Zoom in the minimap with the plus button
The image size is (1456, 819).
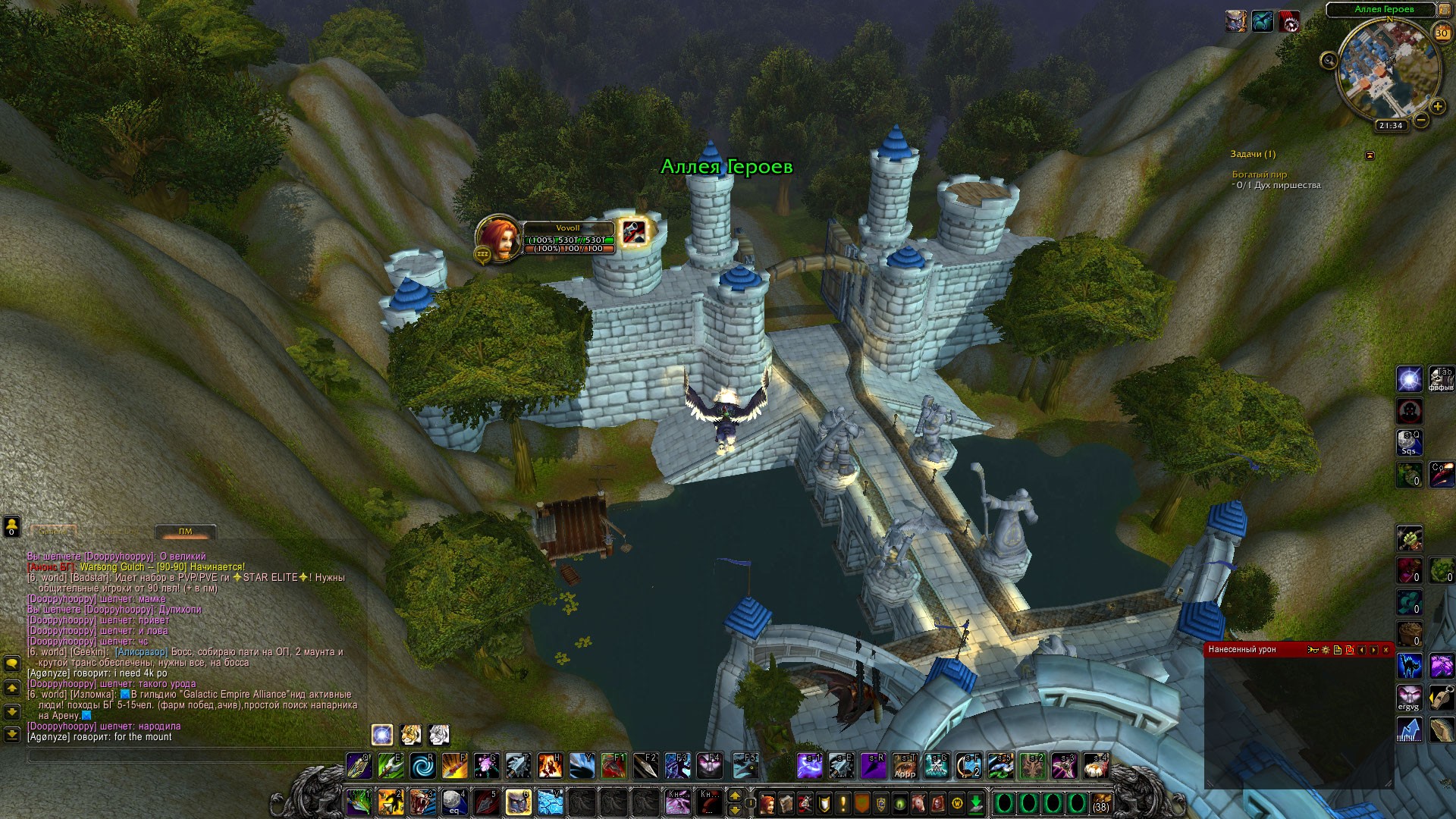tap(1437, 106)
